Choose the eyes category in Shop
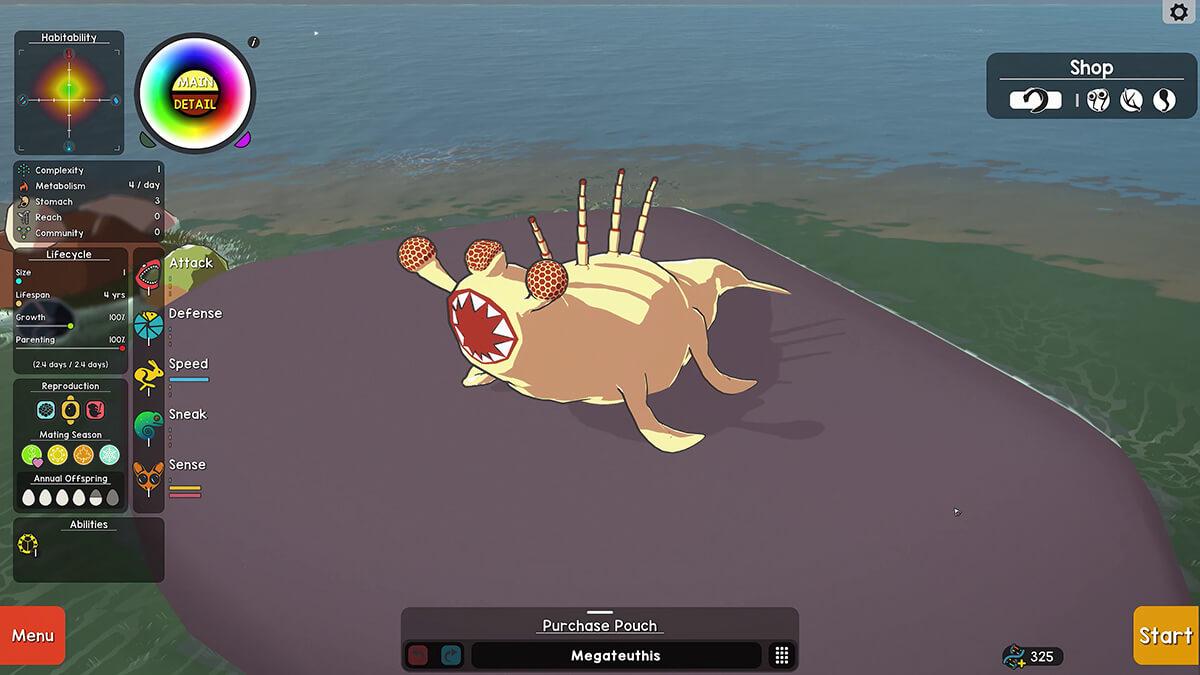The width and height of the screenshot is (1200, 675). tap(1099, 100)
